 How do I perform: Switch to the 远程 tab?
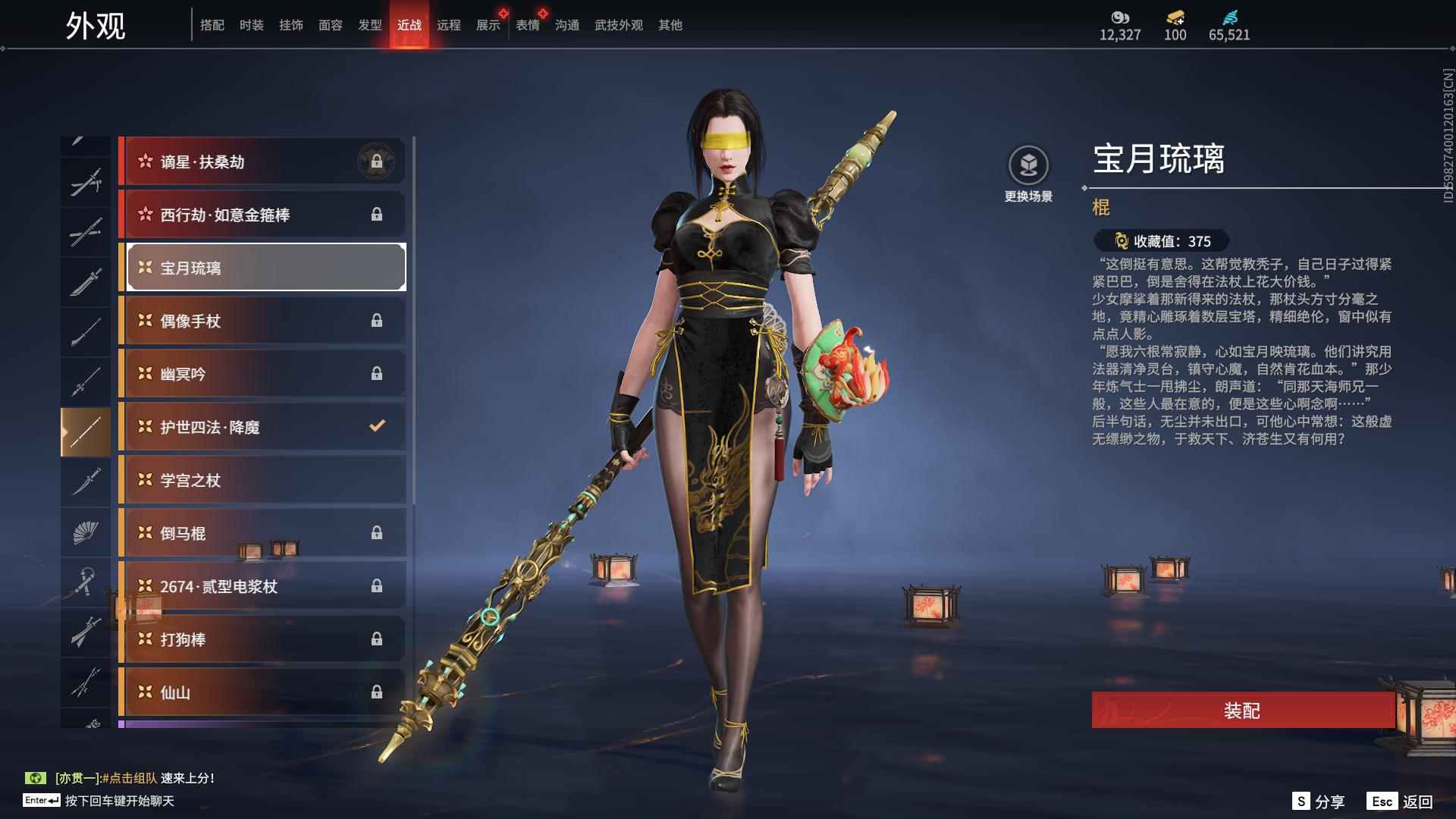coord(450,24)
